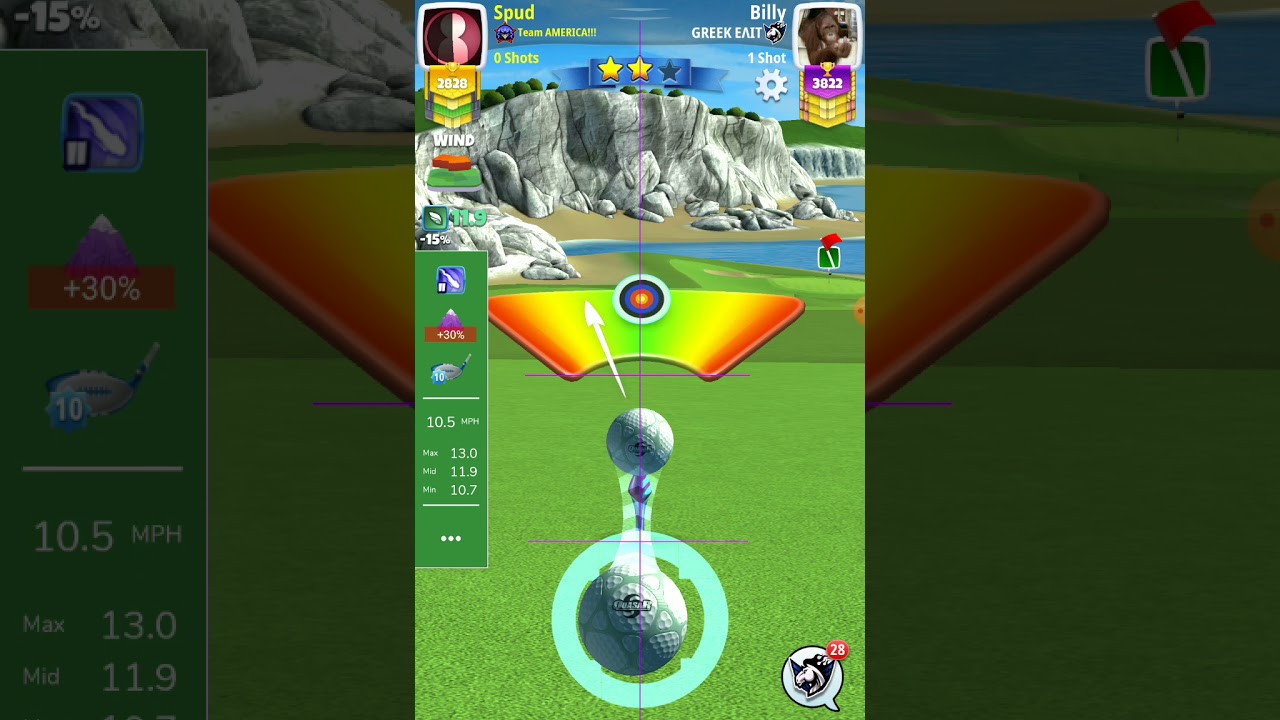Tap Spud's player avatar
This screenshot has height=720, width=1280.
(453, 36)
